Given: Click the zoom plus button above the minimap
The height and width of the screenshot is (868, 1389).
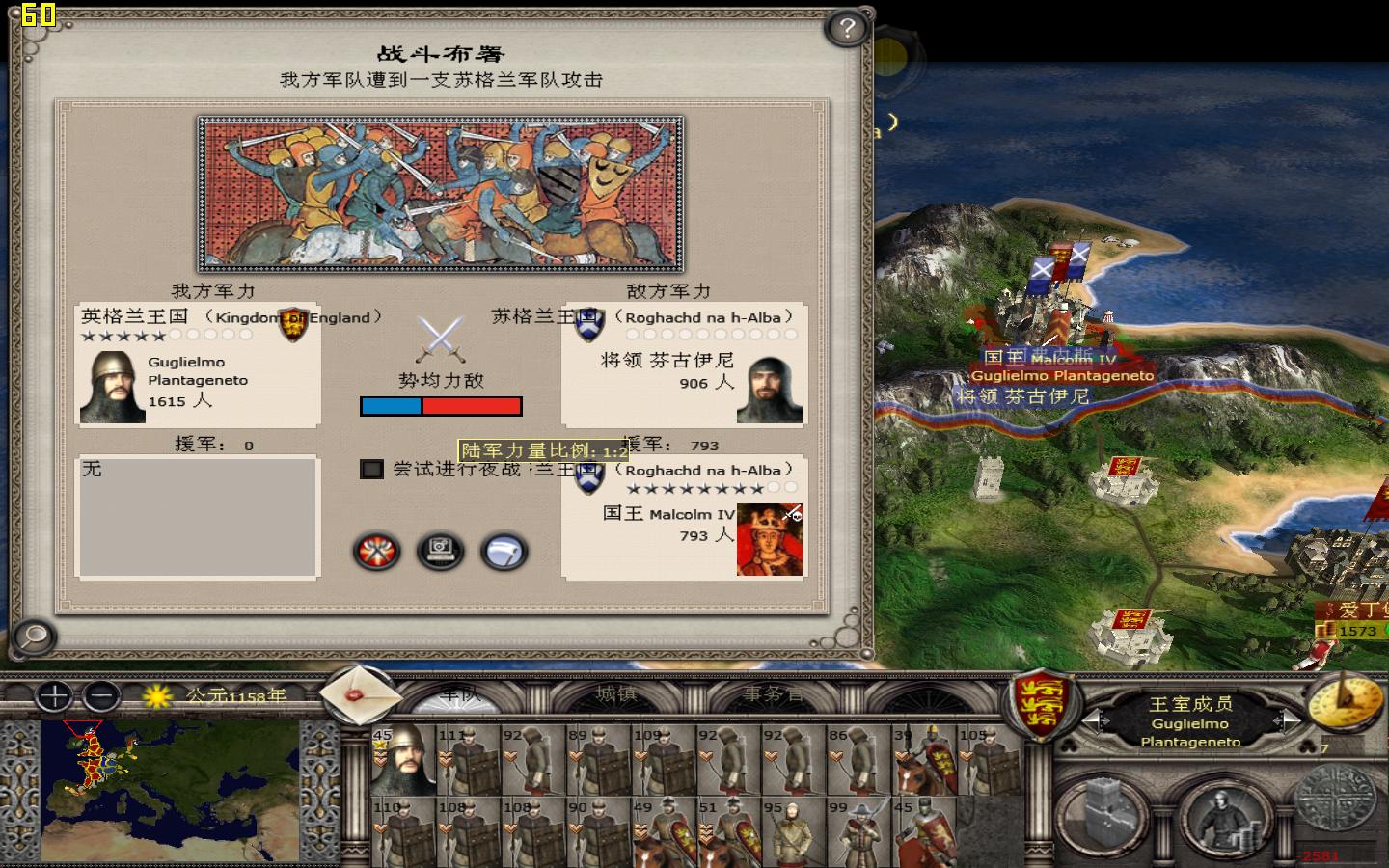Looking at the screenshot, I should pyautogui.click(x=53, y=696).
